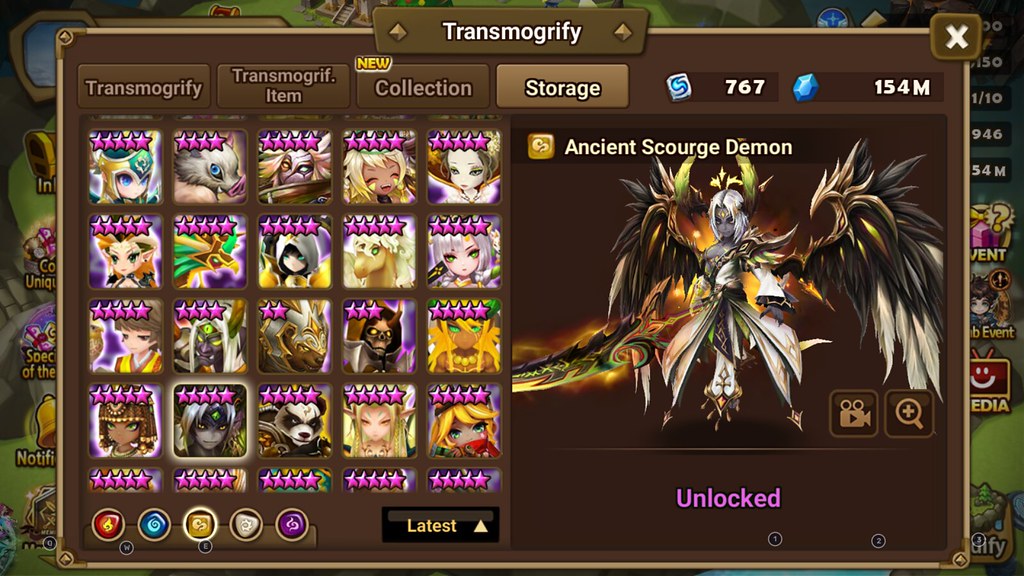Play the transmog preview video
The height and width of the screenshot is (576, 1024).
click(853, 414)
